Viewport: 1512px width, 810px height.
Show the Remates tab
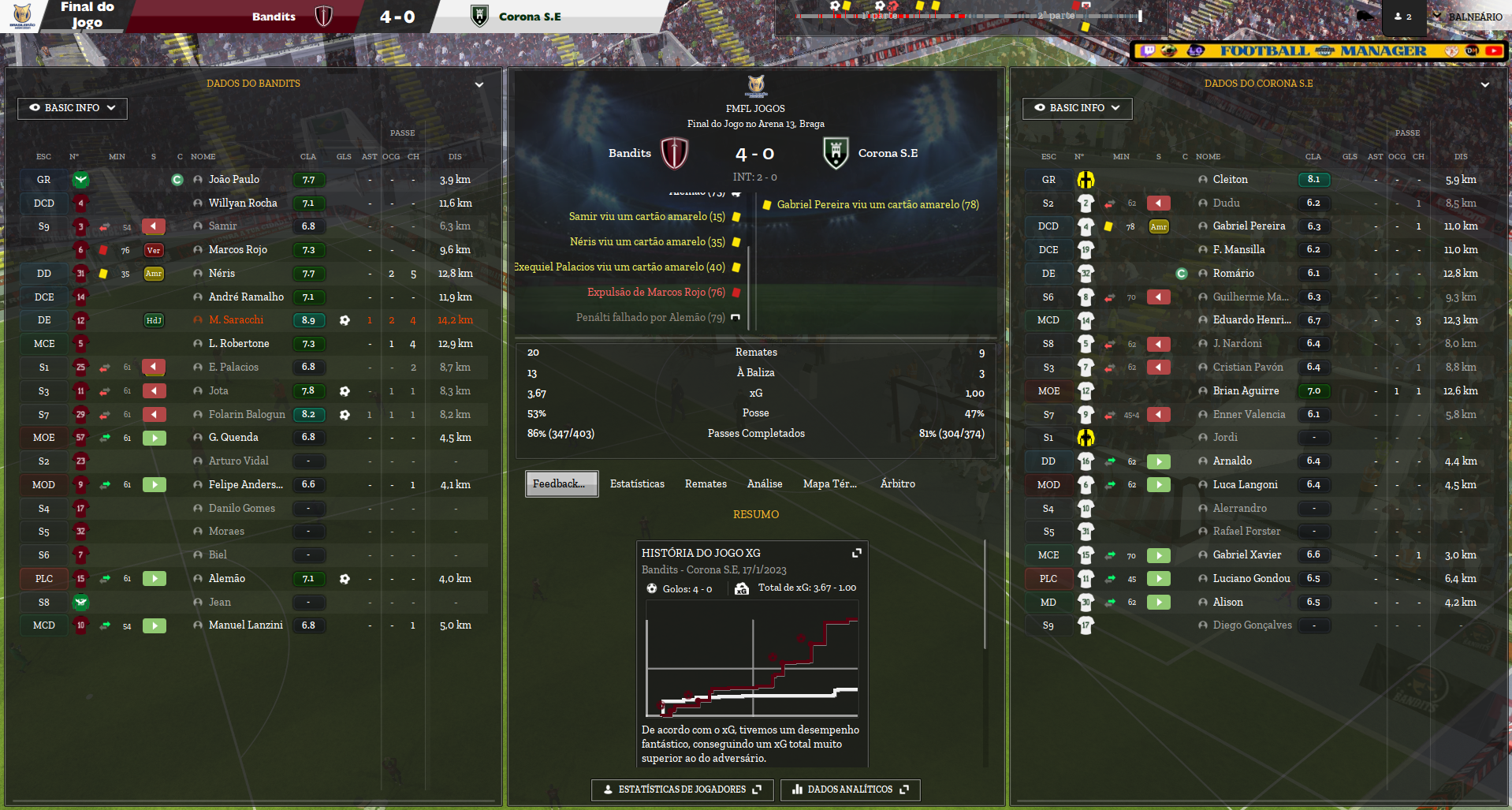click(x=706, y=484)
